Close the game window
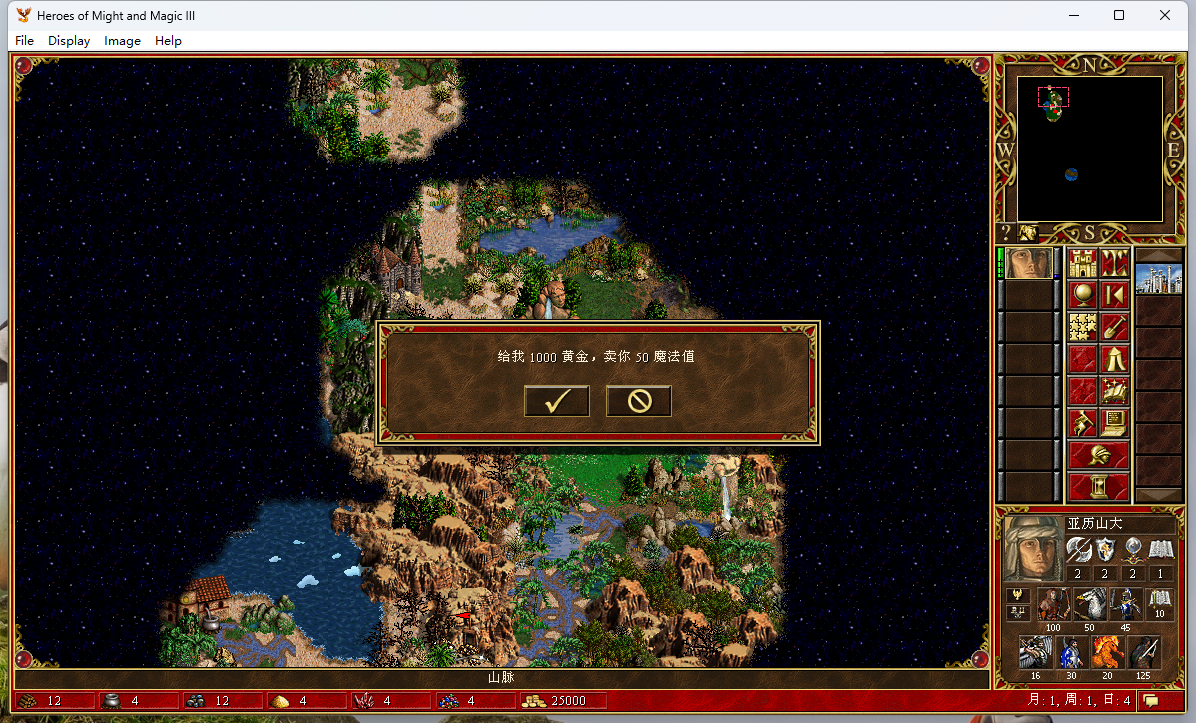 [1165, 15]
